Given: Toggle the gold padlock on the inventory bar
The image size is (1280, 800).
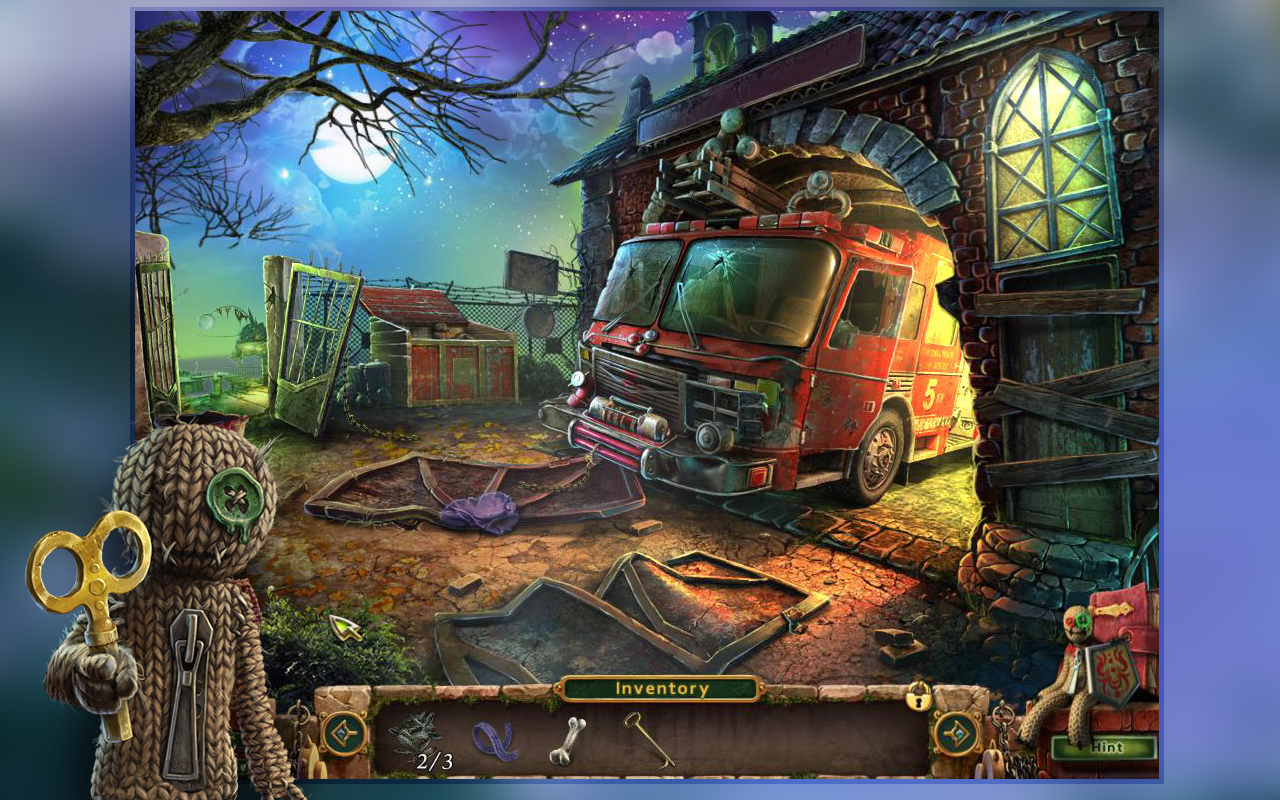Looking at the screenshot, I should pyautogui.click(x=918, y=696).
